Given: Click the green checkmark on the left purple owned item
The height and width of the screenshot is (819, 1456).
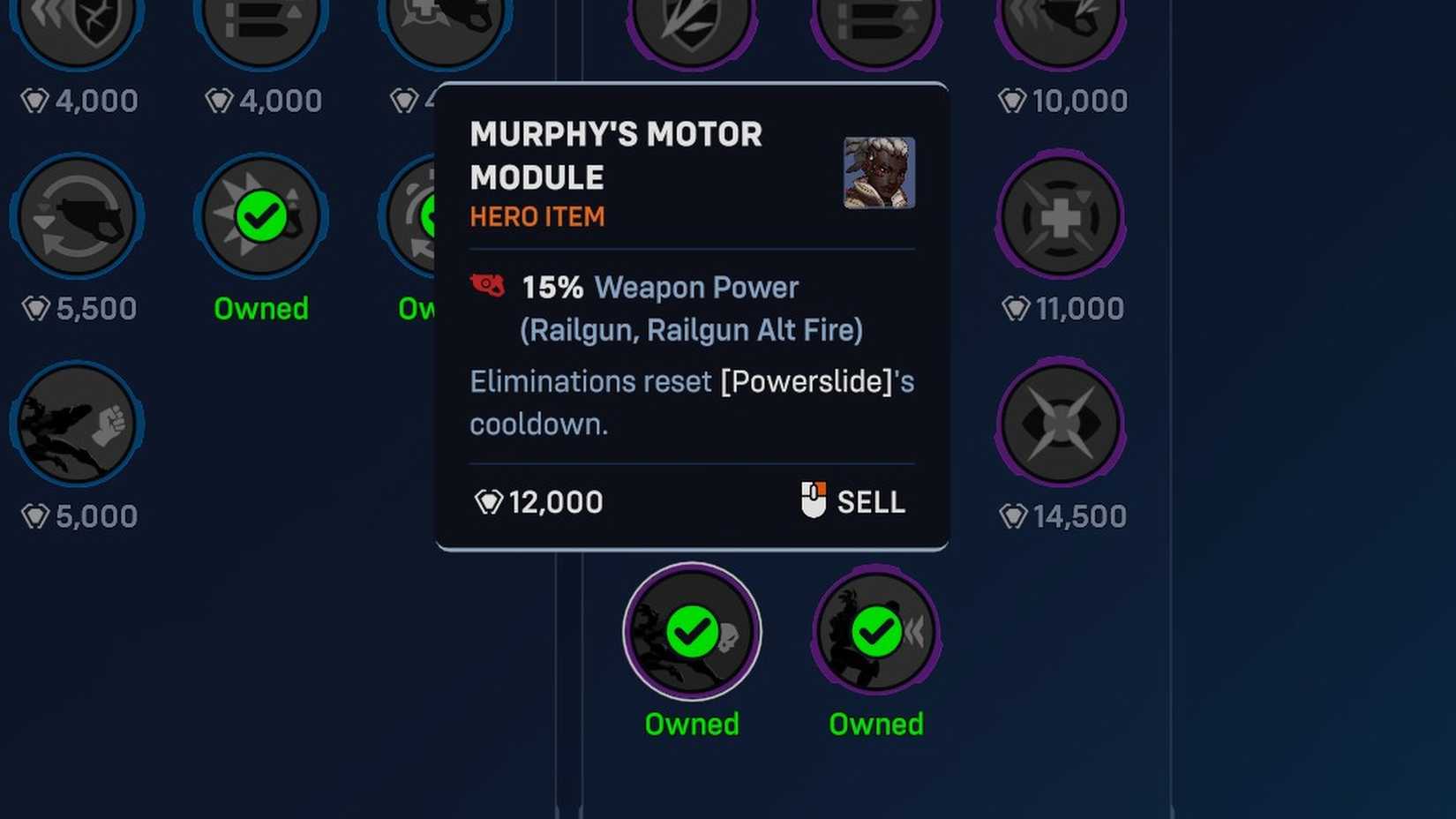Looking at the screenshot, I should [x=692, y=631].
